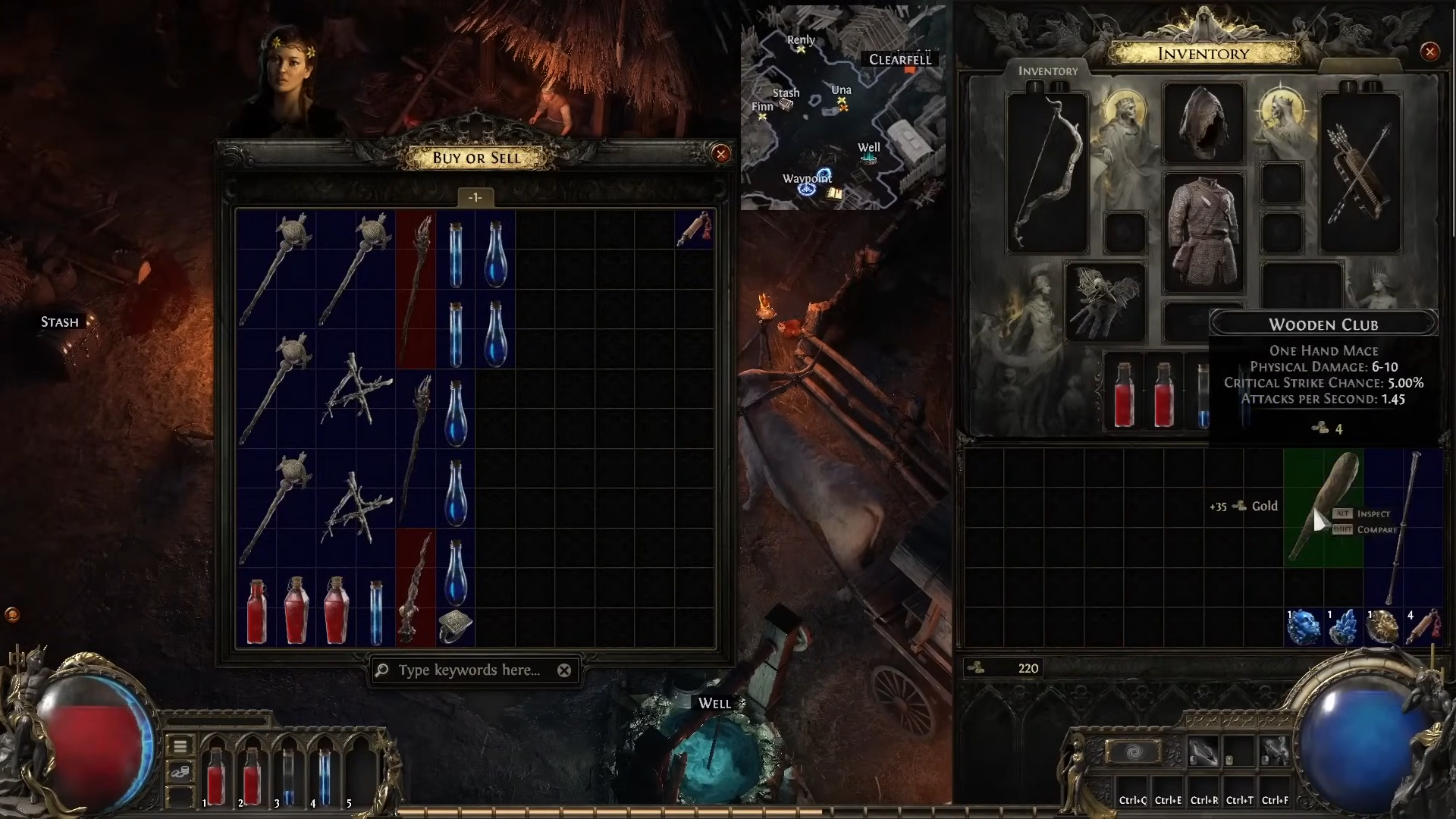This screenshot has width=1456, height=819.
Task: Select the -1- vendor tab above the shop grid
Action: point(475,197)
